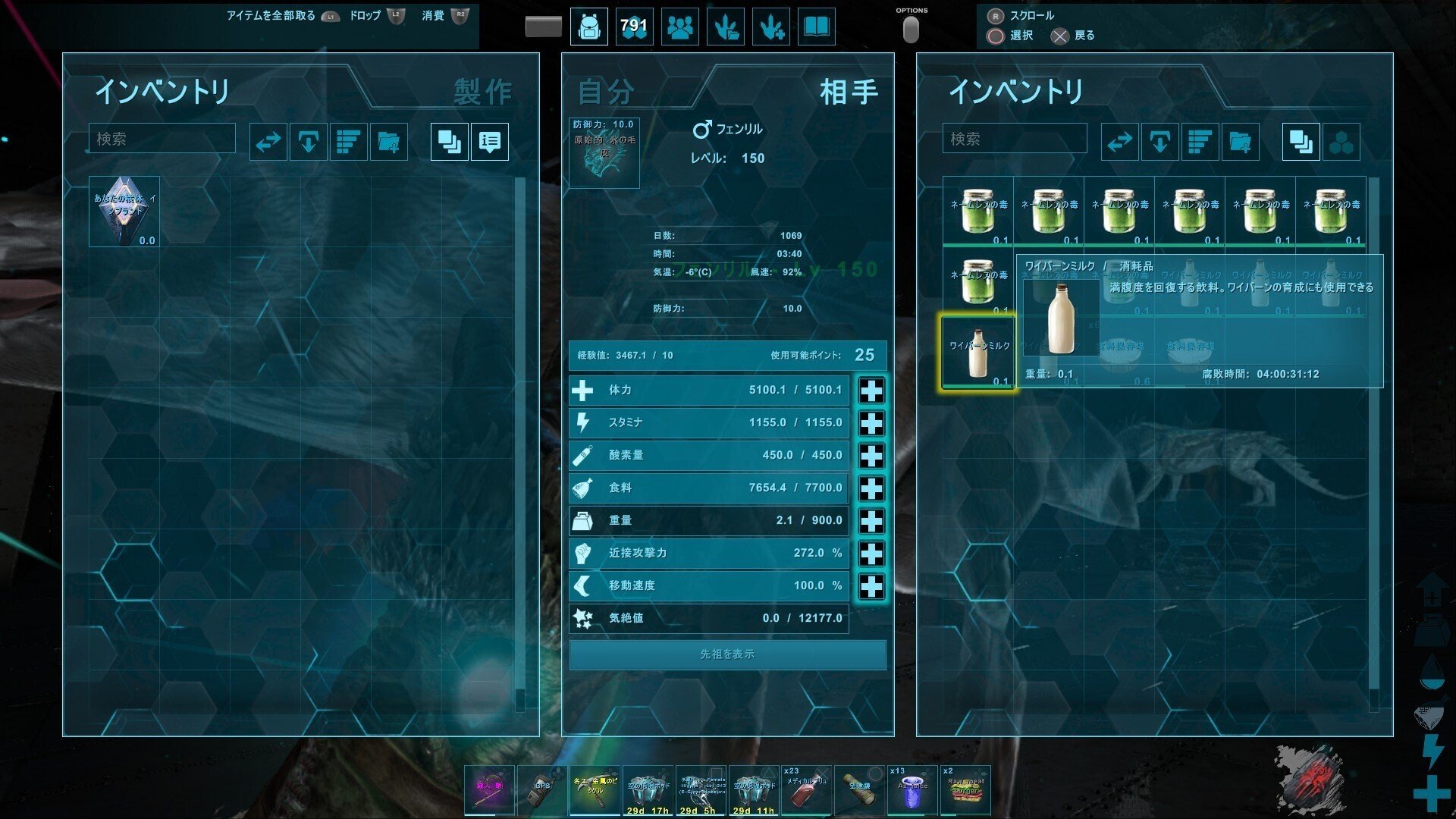Click the transfer-all download icon in right panel

[1159, 140]
